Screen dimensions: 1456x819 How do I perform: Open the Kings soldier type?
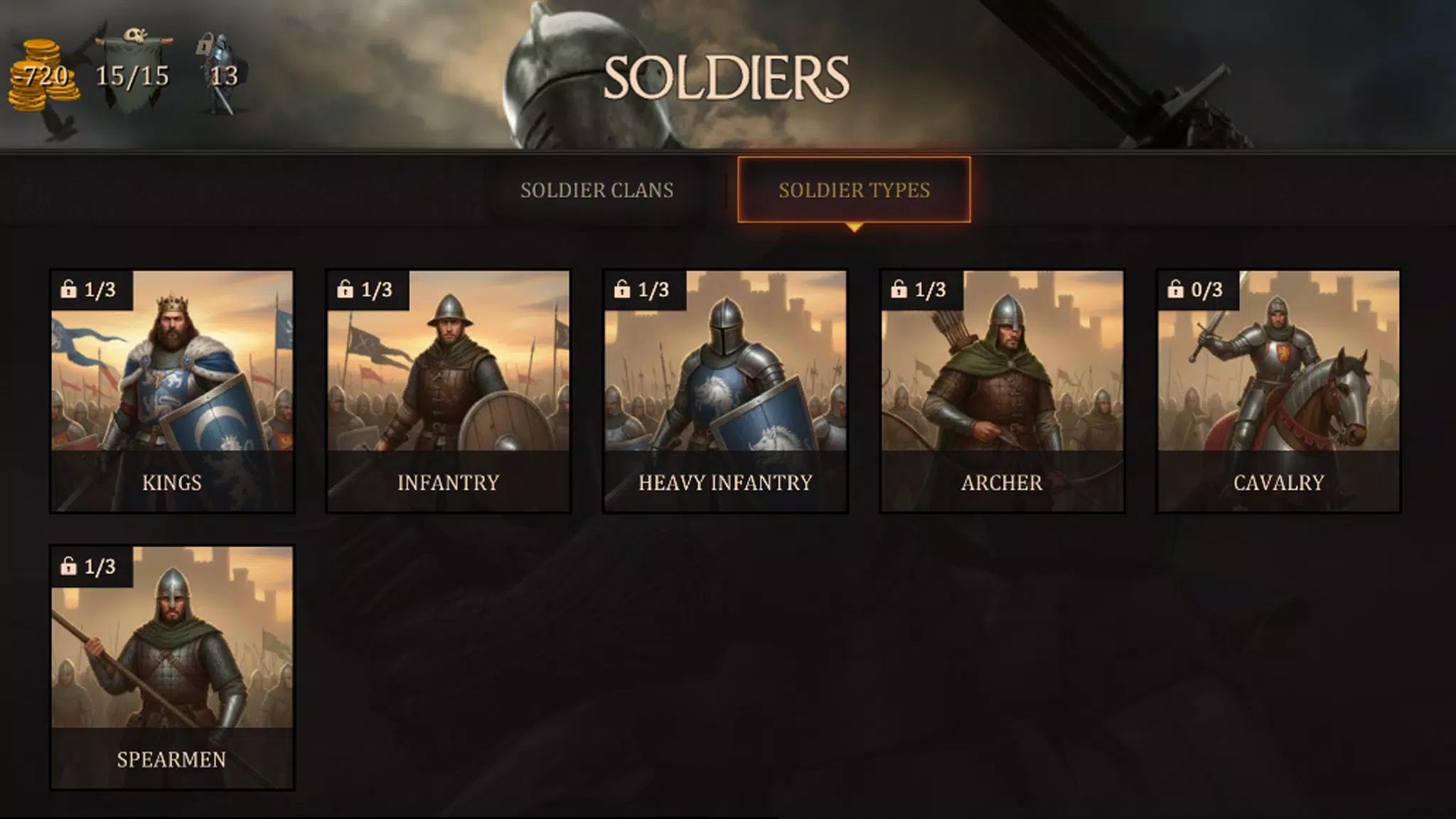pyautogui.click(x=173, y=387)
